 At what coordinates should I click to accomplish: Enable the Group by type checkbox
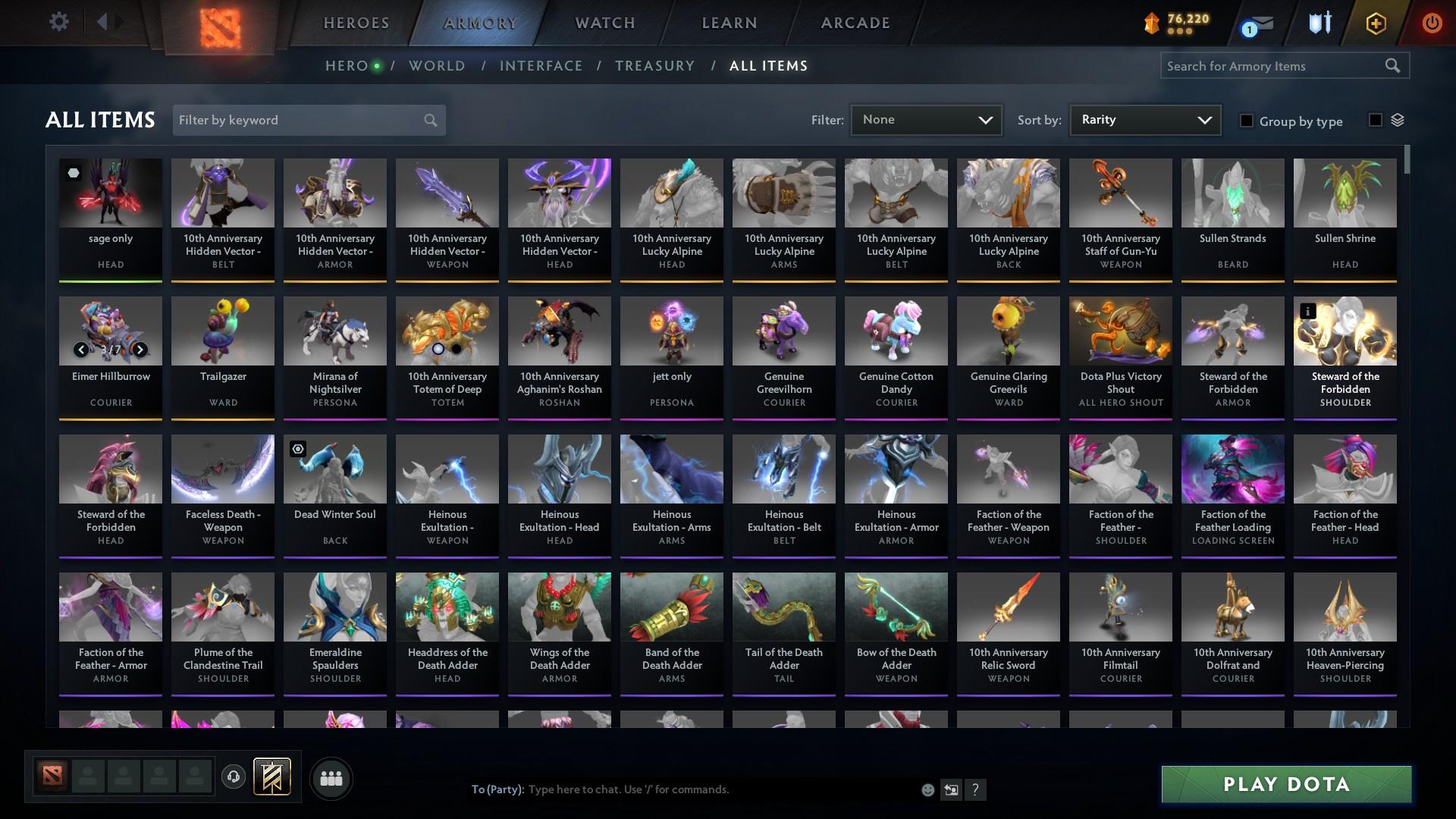pos(1247,121)
